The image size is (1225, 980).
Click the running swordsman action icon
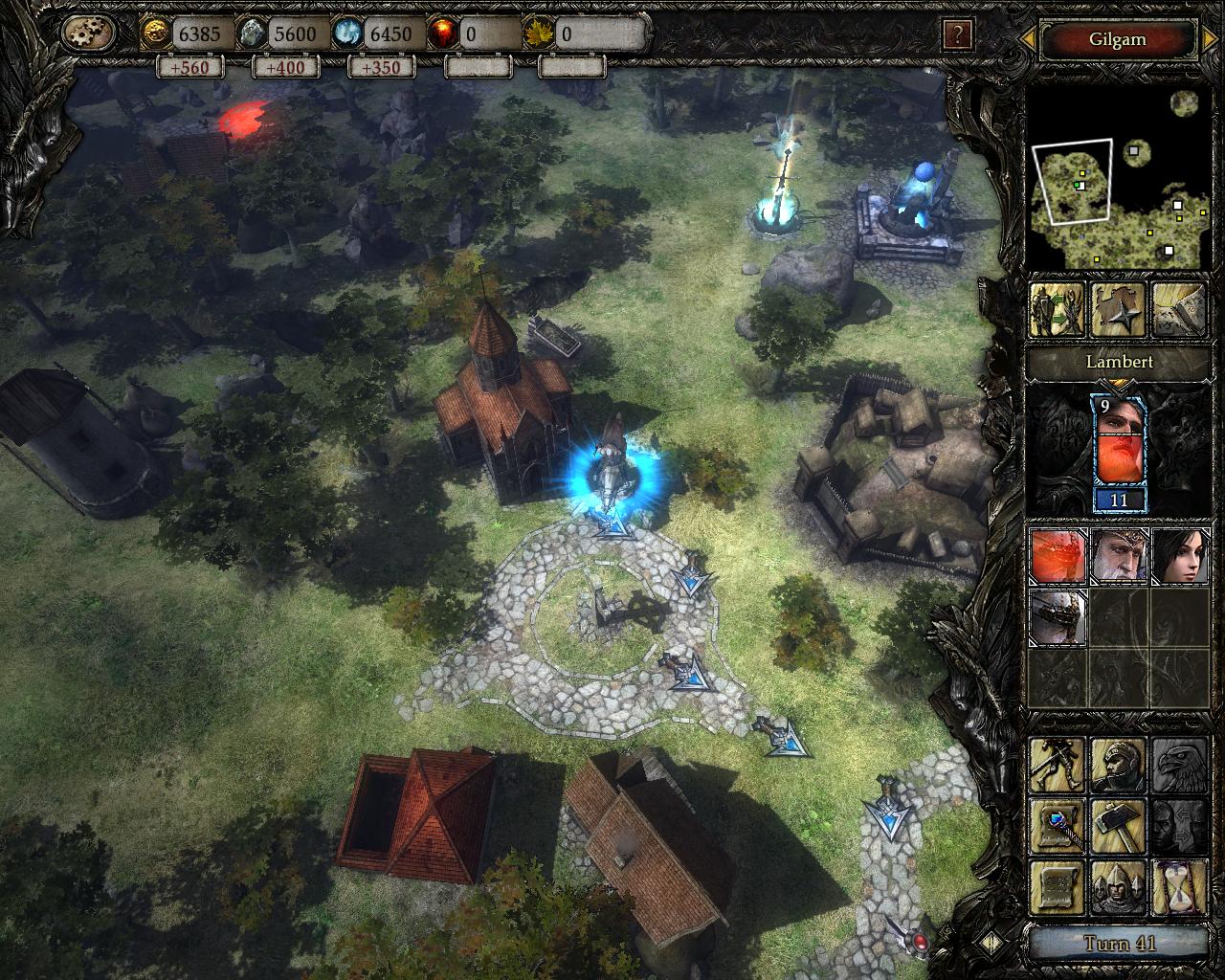click(x=1058, y=766)
